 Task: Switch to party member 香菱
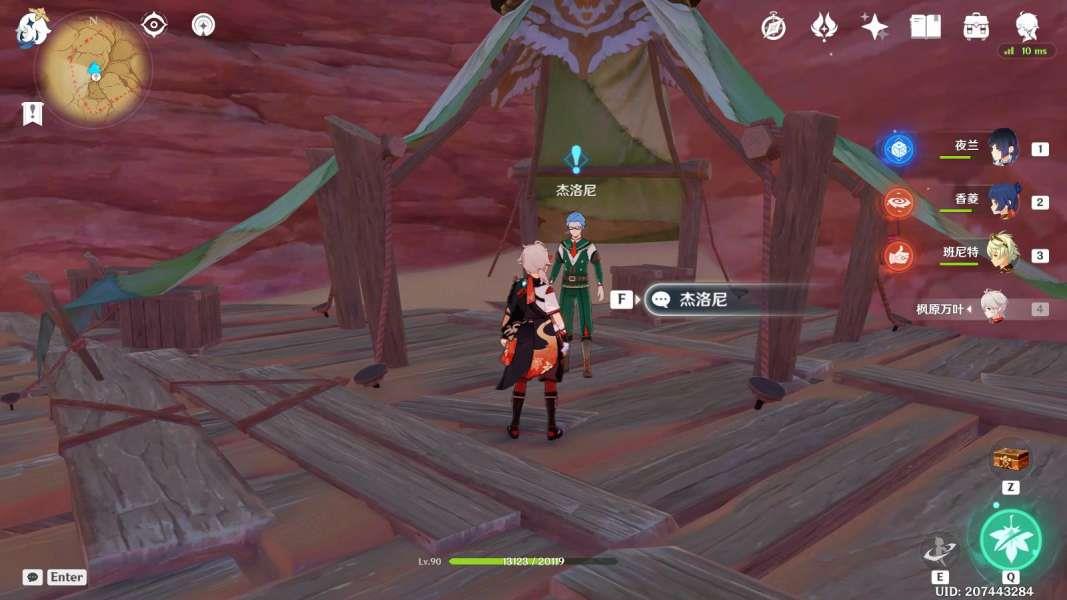(1002, 201)
